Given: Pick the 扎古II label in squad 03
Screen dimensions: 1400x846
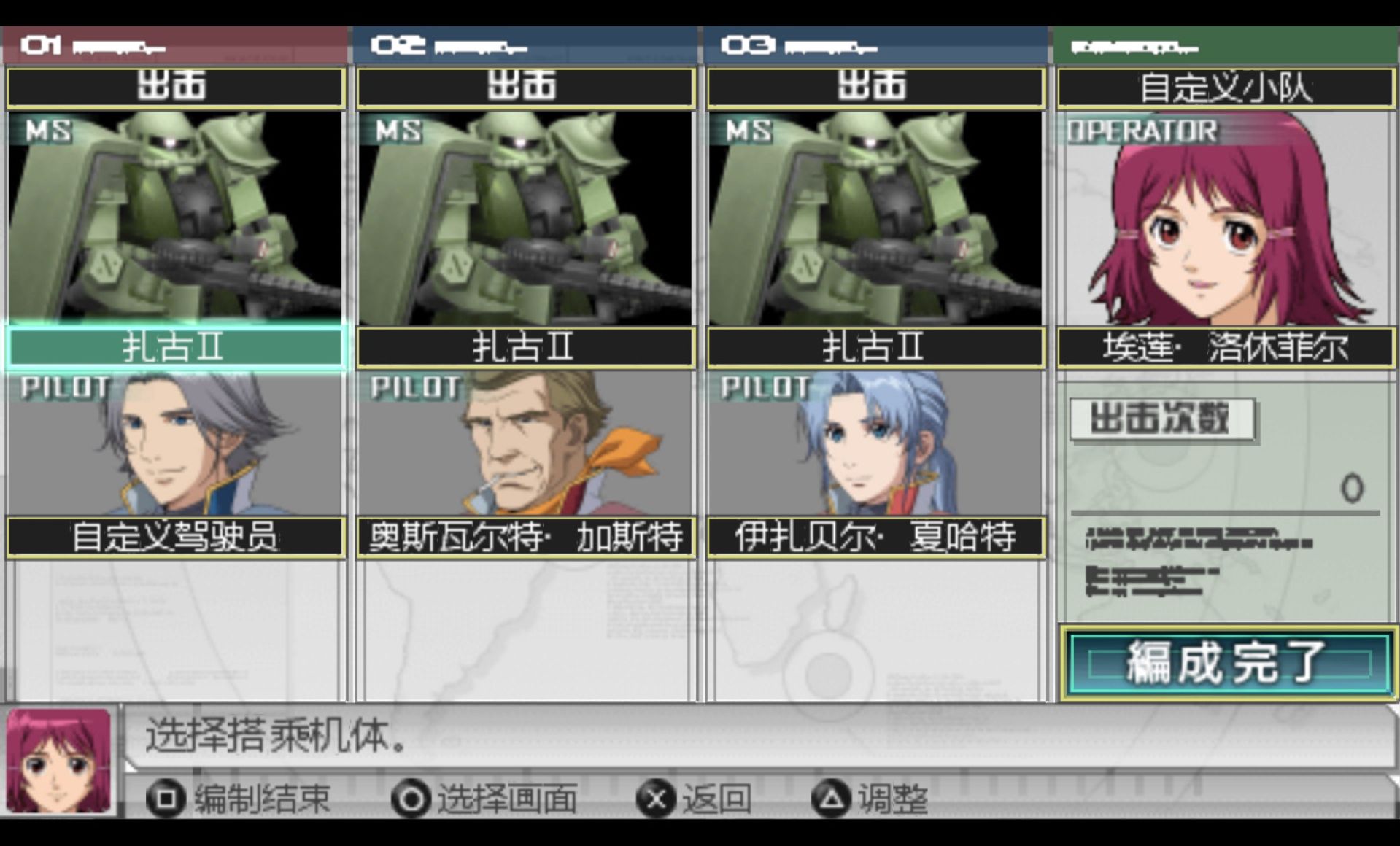Looking at the screenshot, I should coord(875,347).
